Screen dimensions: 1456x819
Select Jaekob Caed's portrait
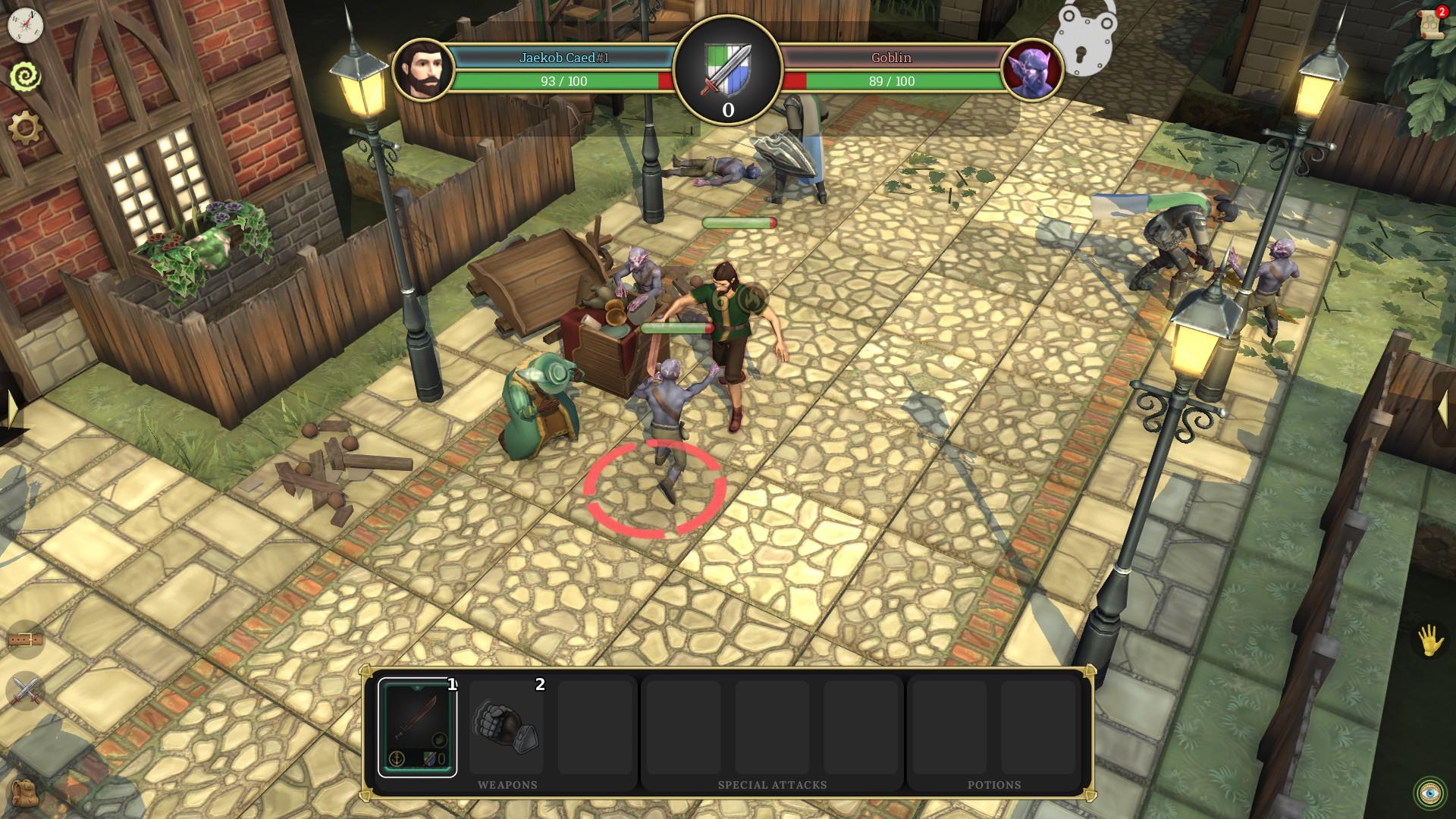point(423,70)
